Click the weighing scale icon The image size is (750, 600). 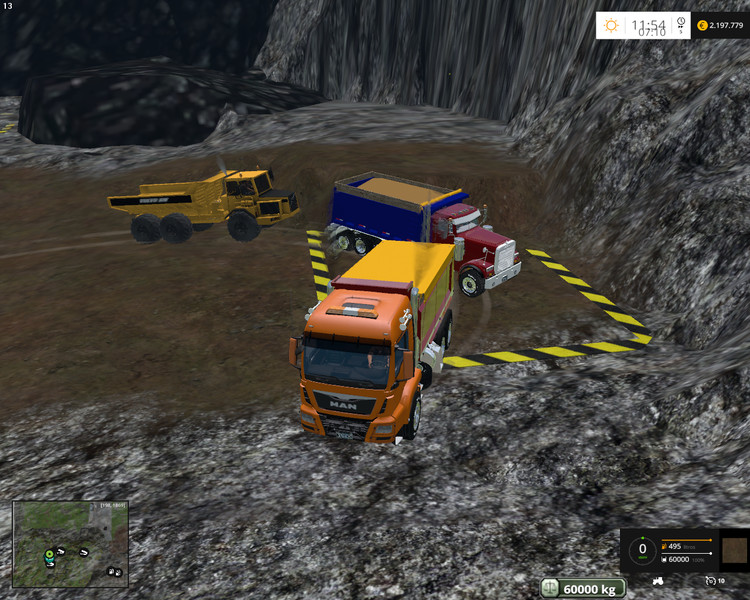[551, 588]
